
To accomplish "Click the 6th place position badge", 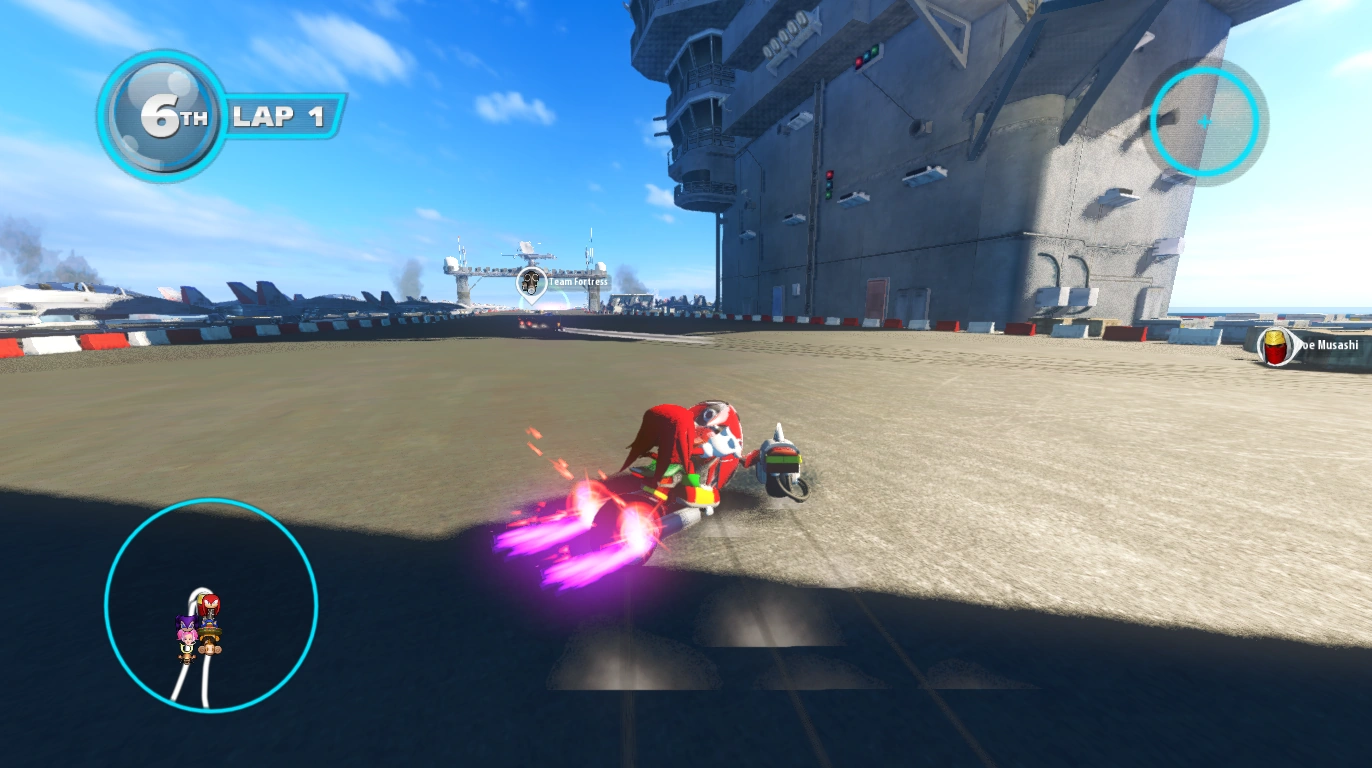I will point(162,117).
